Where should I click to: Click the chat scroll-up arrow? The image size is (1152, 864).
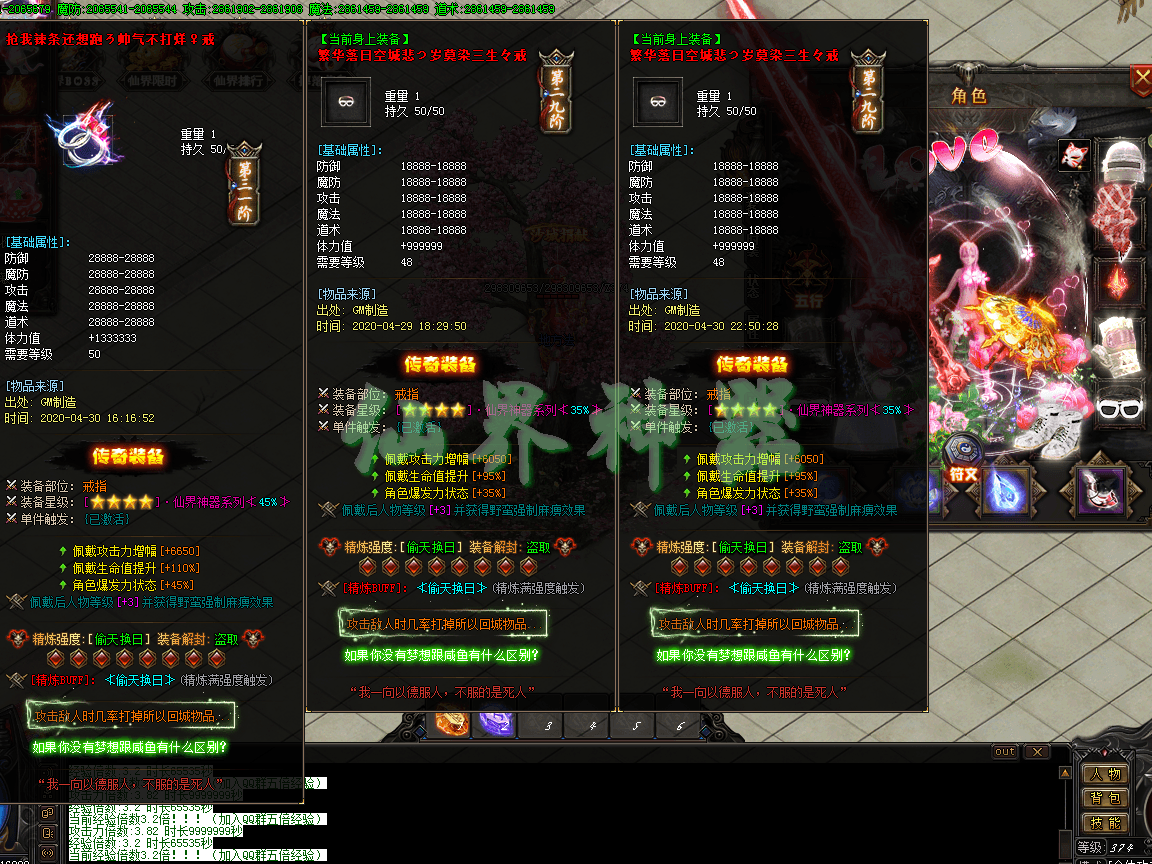[x=1064, y=772]
